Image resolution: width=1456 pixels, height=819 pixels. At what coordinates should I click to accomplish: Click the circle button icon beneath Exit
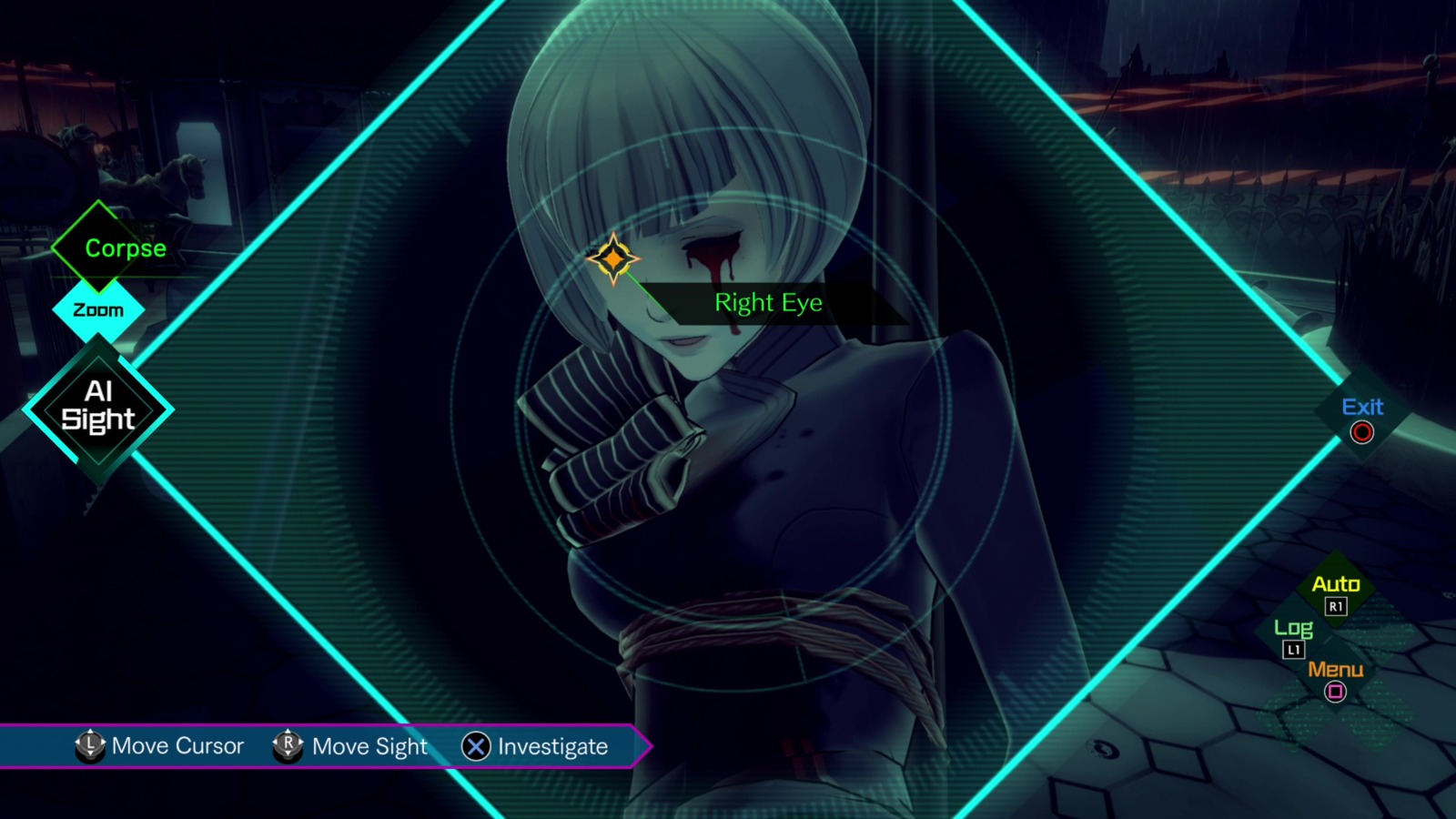point(1360,432)
